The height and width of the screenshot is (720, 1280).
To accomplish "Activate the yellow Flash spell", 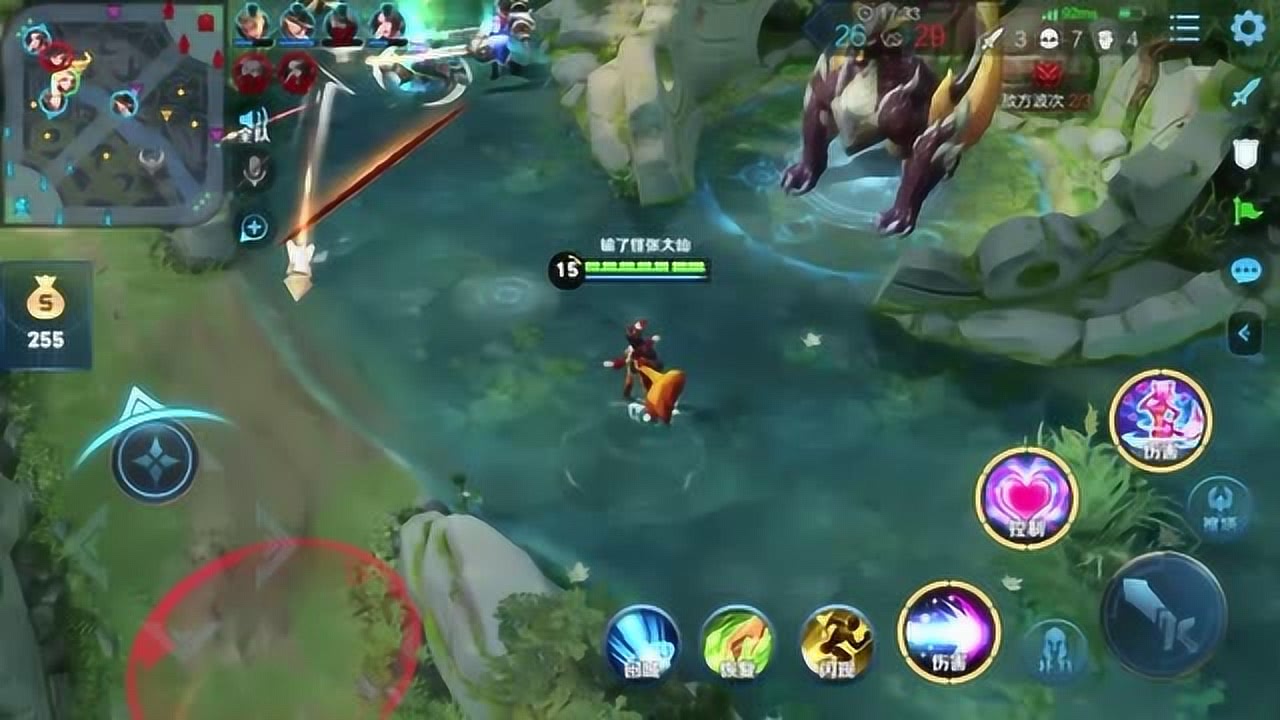I will point(837,642).
